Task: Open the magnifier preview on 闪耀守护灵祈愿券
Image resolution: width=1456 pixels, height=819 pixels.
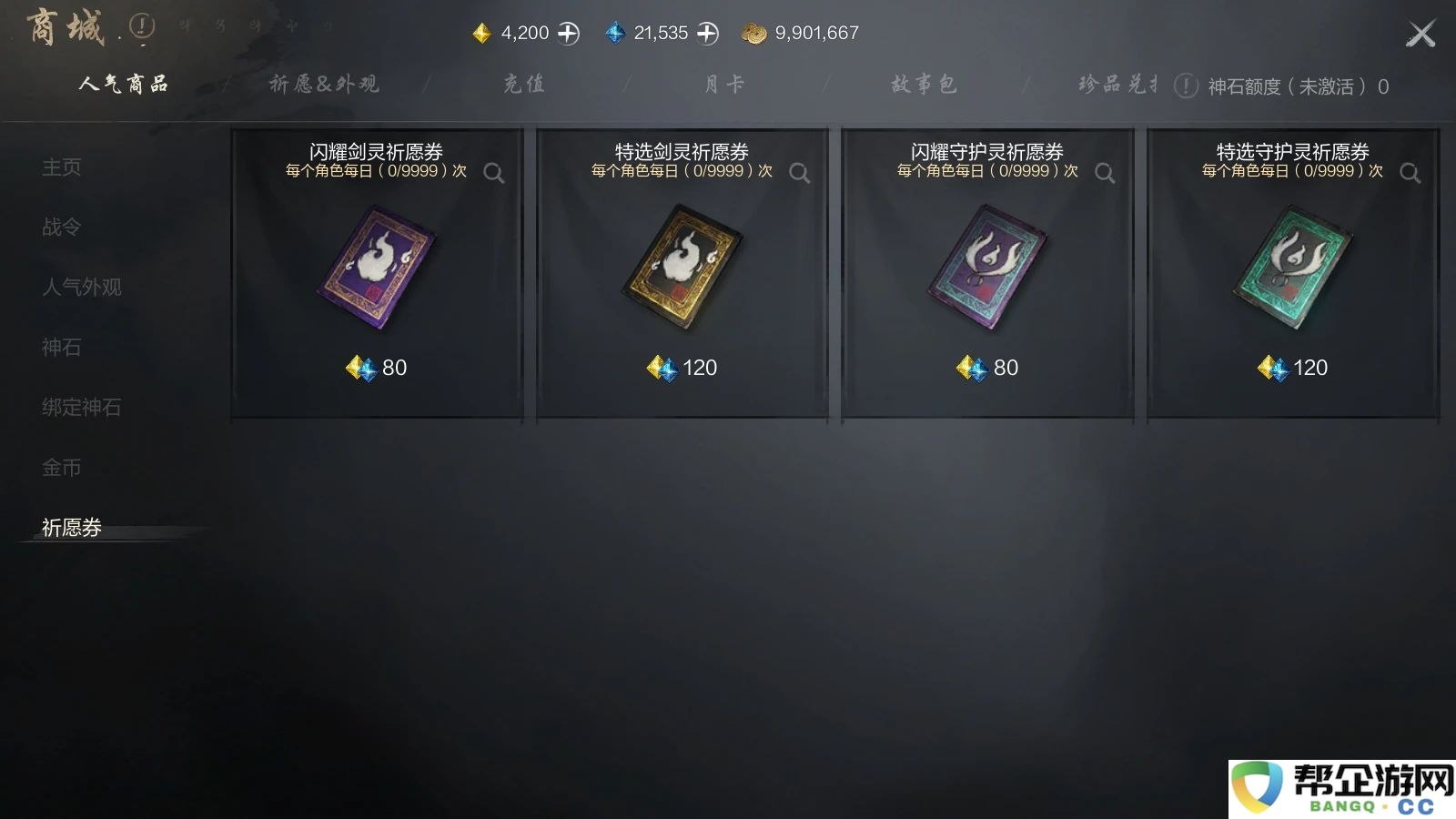Action: [x=1105, y=172]
